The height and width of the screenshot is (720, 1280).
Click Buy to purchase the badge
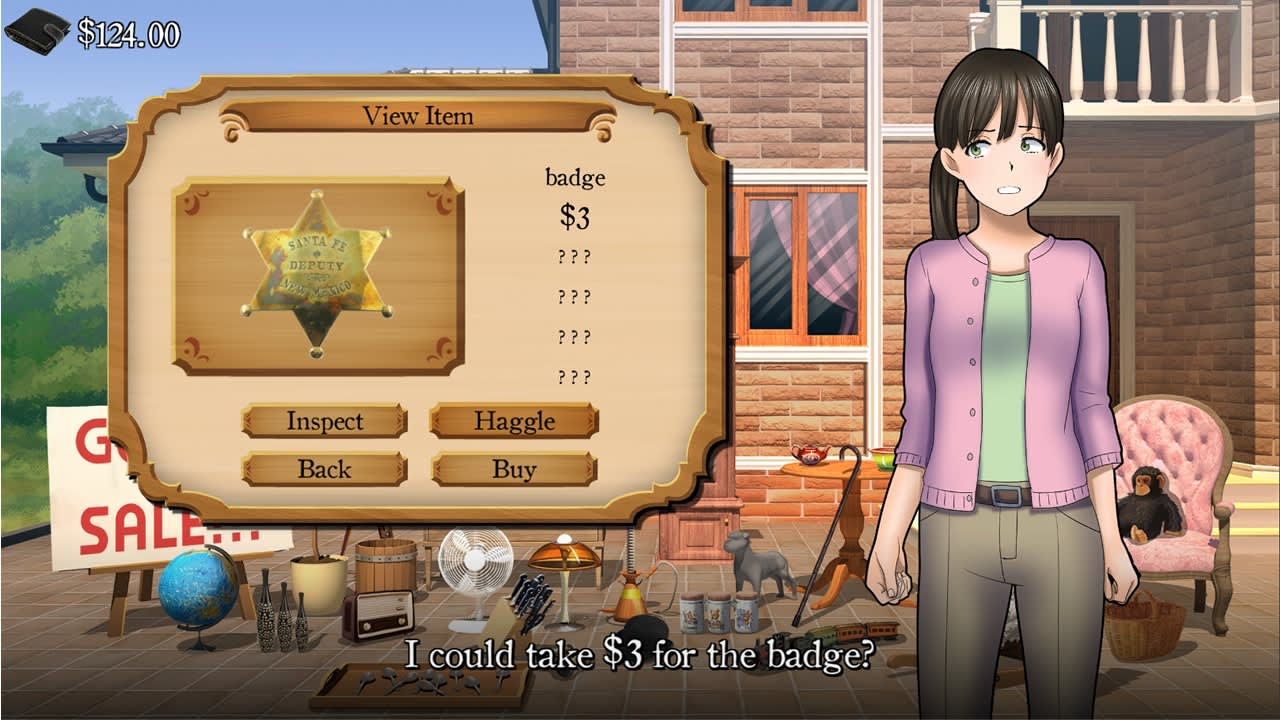point(513,468)
